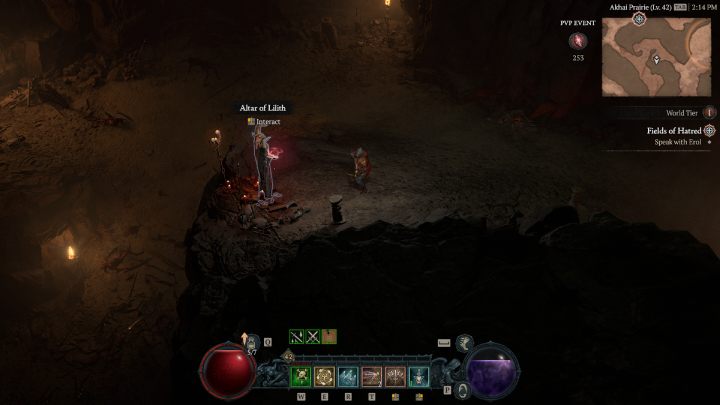The height and width of the screenshot is (405, 720).
Task: Click the dodge icon above purple orb
Action: click(x=465, y=343)
